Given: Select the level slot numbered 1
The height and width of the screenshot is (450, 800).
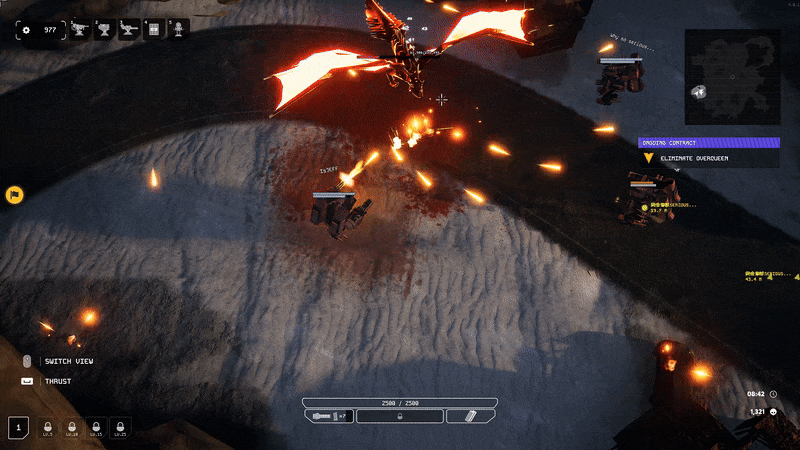Looking at the screenshot, I should [18, 428].
